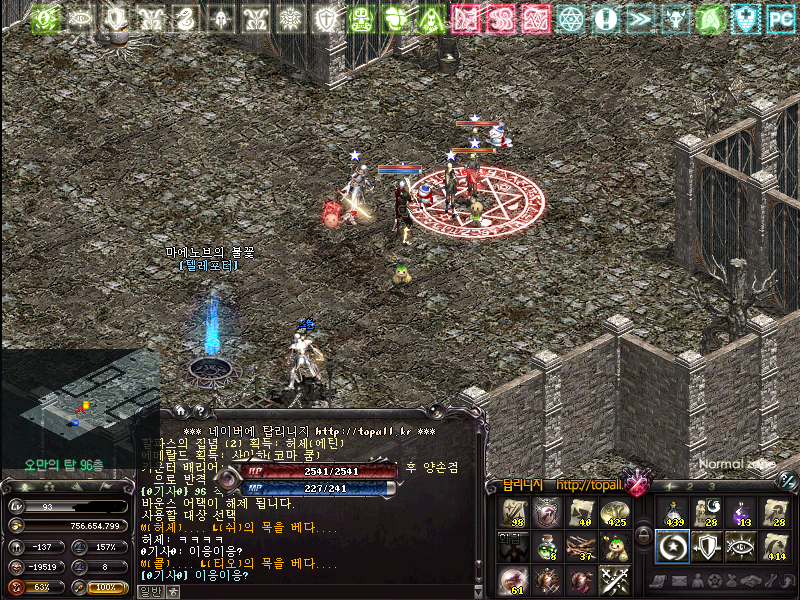Use the scroll slot with count 98
The image size is (800, 600).
515,513
